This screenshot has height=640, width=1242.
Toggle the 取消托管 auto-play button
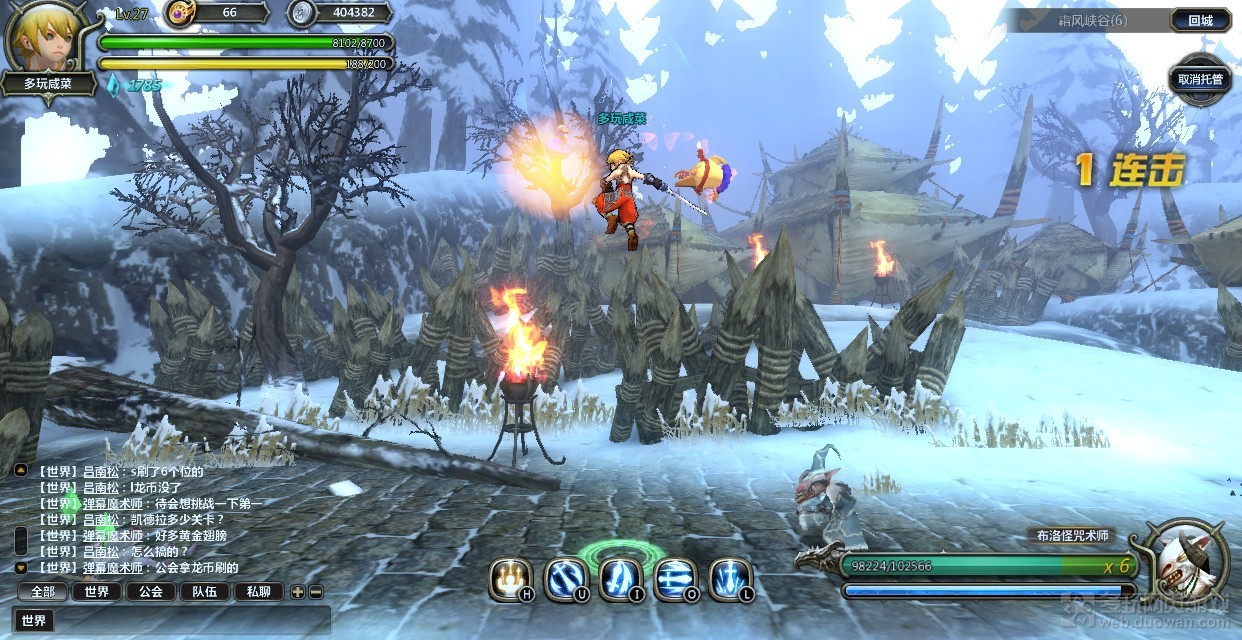coord(1199,80)
